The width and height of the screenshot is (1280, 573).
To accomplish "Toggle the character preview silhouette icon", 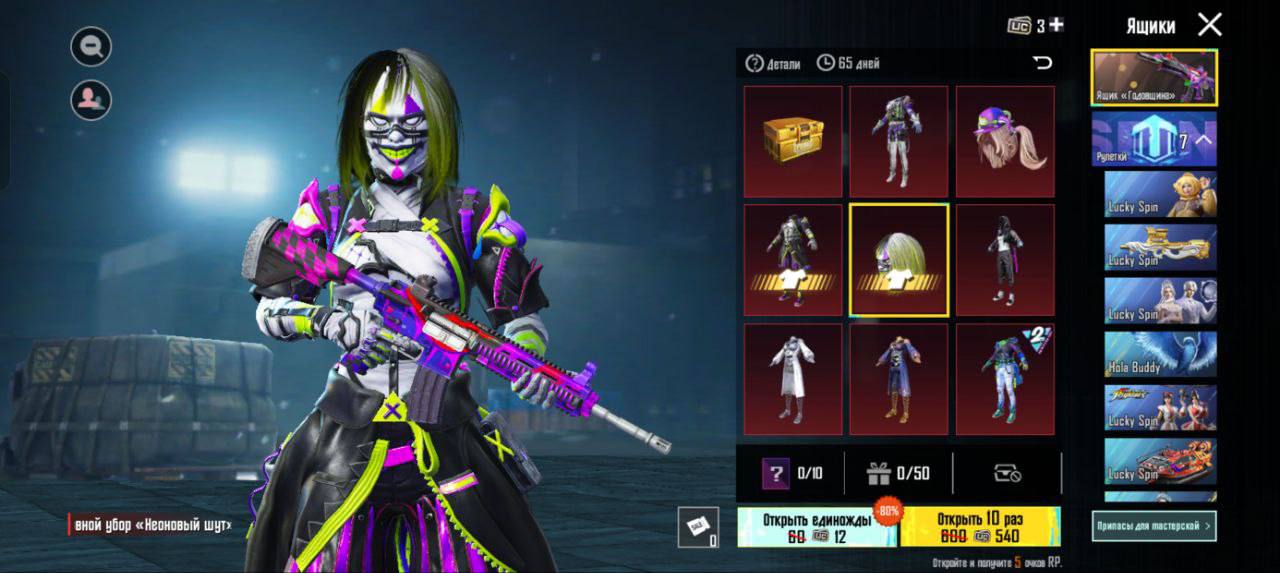I will coord(91,99).
